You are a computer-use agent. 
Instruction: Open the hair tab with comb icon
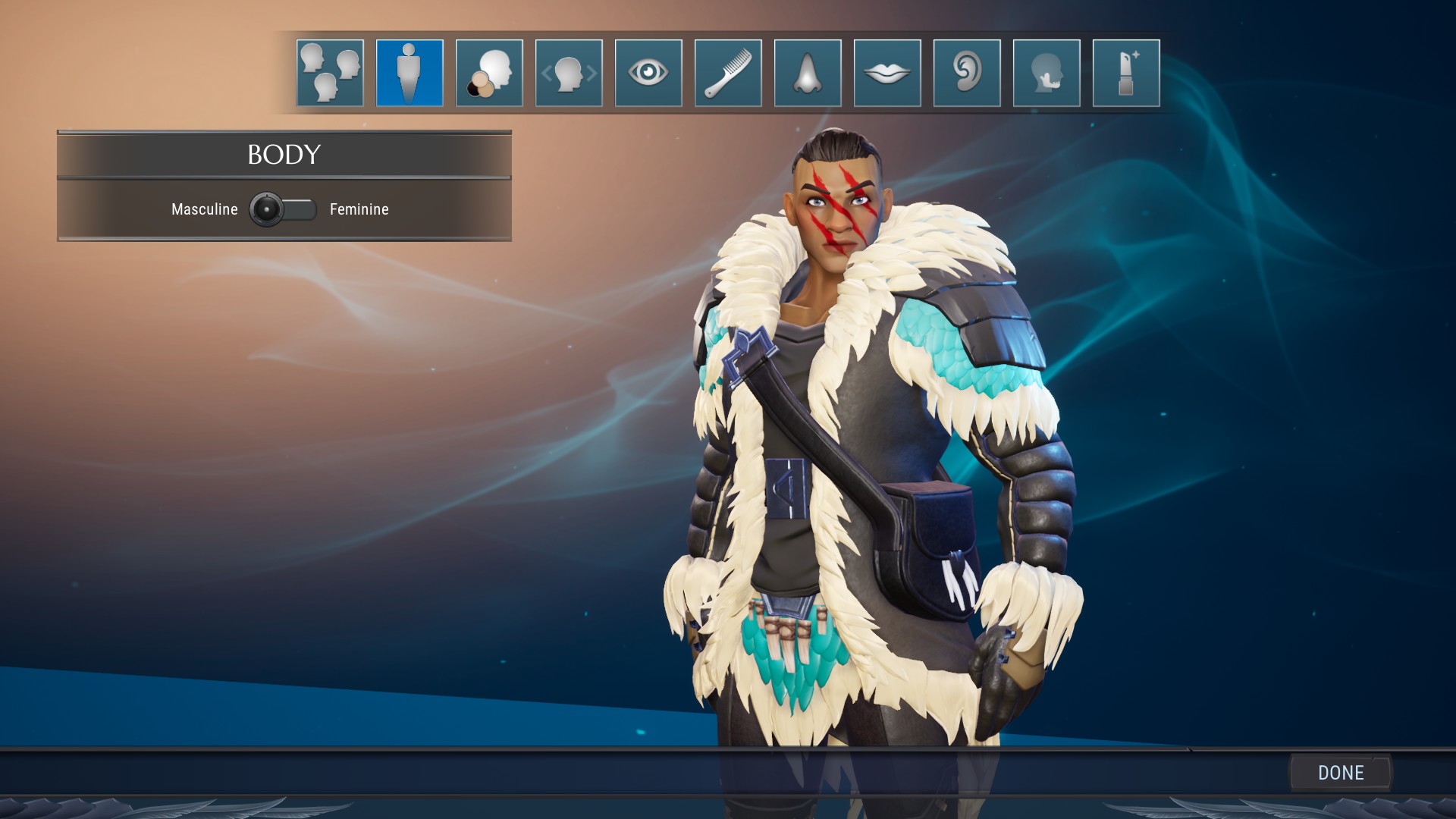pos(728,73)
